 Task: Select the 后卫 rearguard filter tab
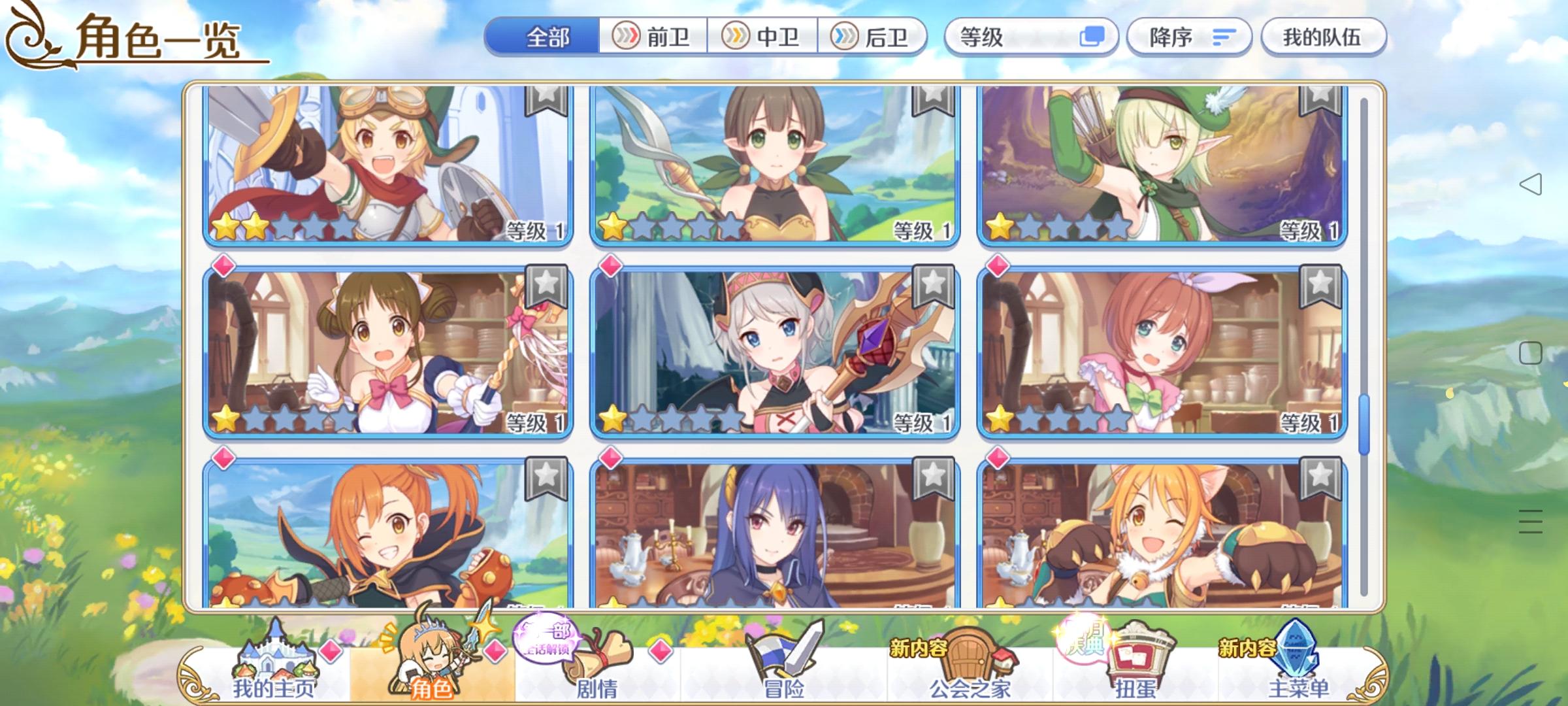click(875, 37)
